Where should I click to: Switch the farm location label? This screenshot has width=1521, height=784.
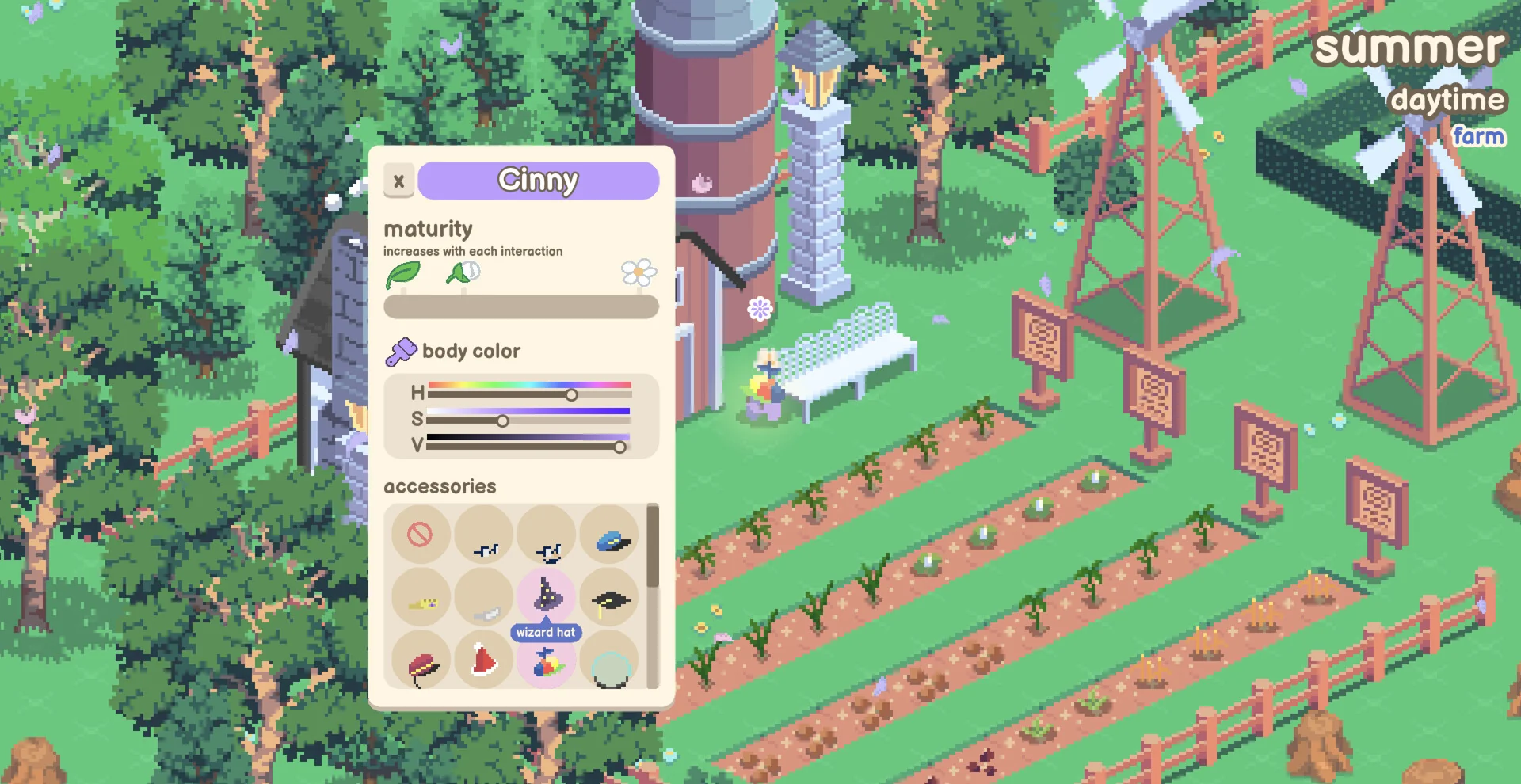1478,136
